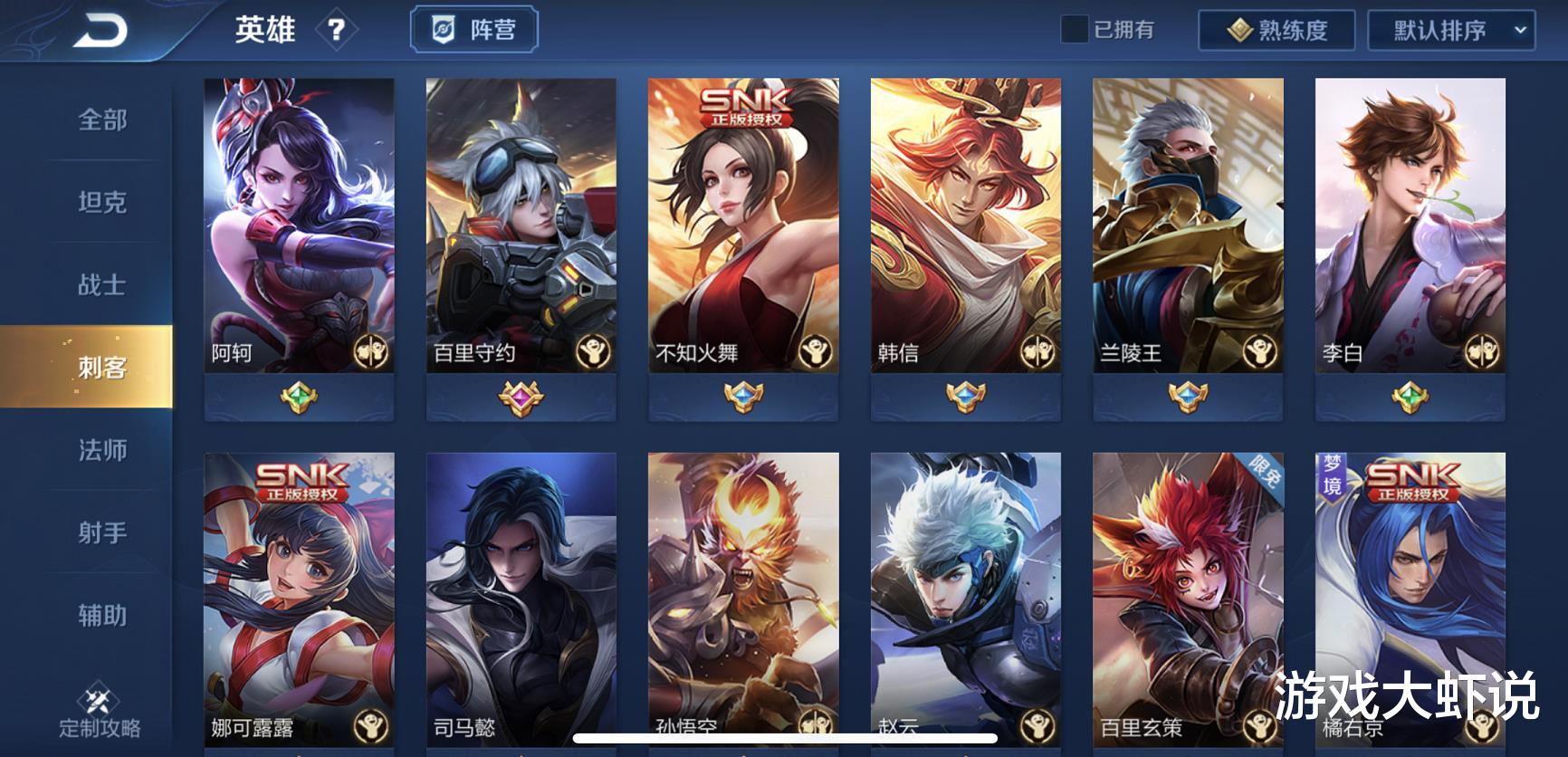Click the green mastery gem under 阿轲

click(299, 396)
